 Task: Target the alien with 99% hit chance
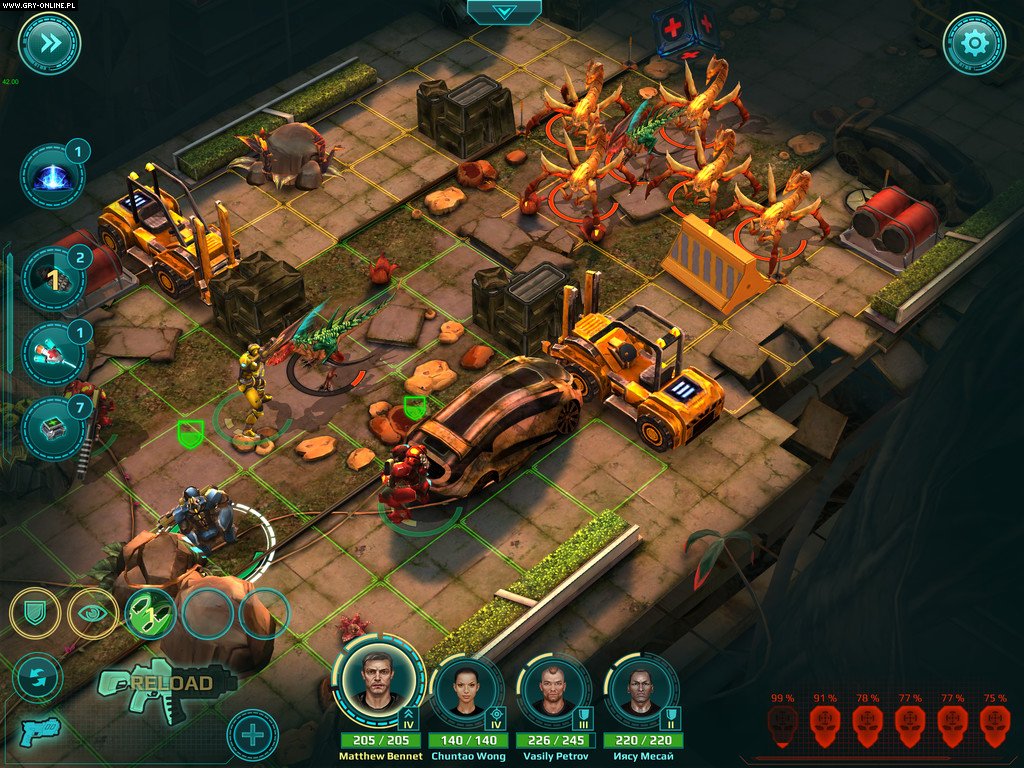pyautogui.click(x=783, y=724)
